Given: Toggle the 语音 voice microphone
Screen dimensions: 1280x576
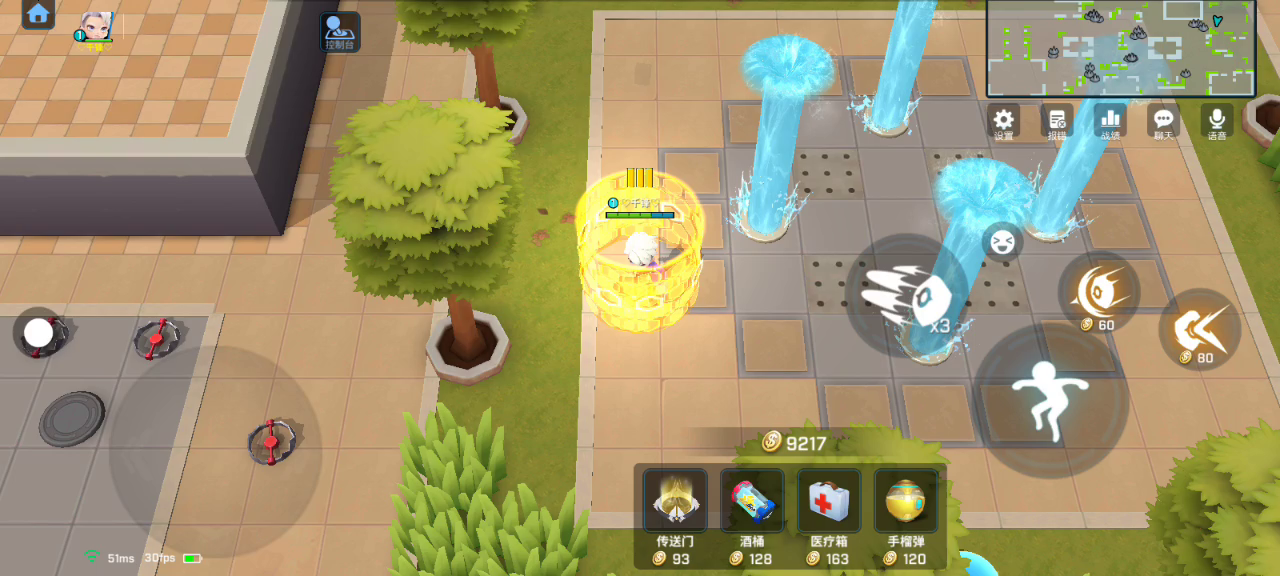Looking at the screenshot, I should [x=1217, y=121].
